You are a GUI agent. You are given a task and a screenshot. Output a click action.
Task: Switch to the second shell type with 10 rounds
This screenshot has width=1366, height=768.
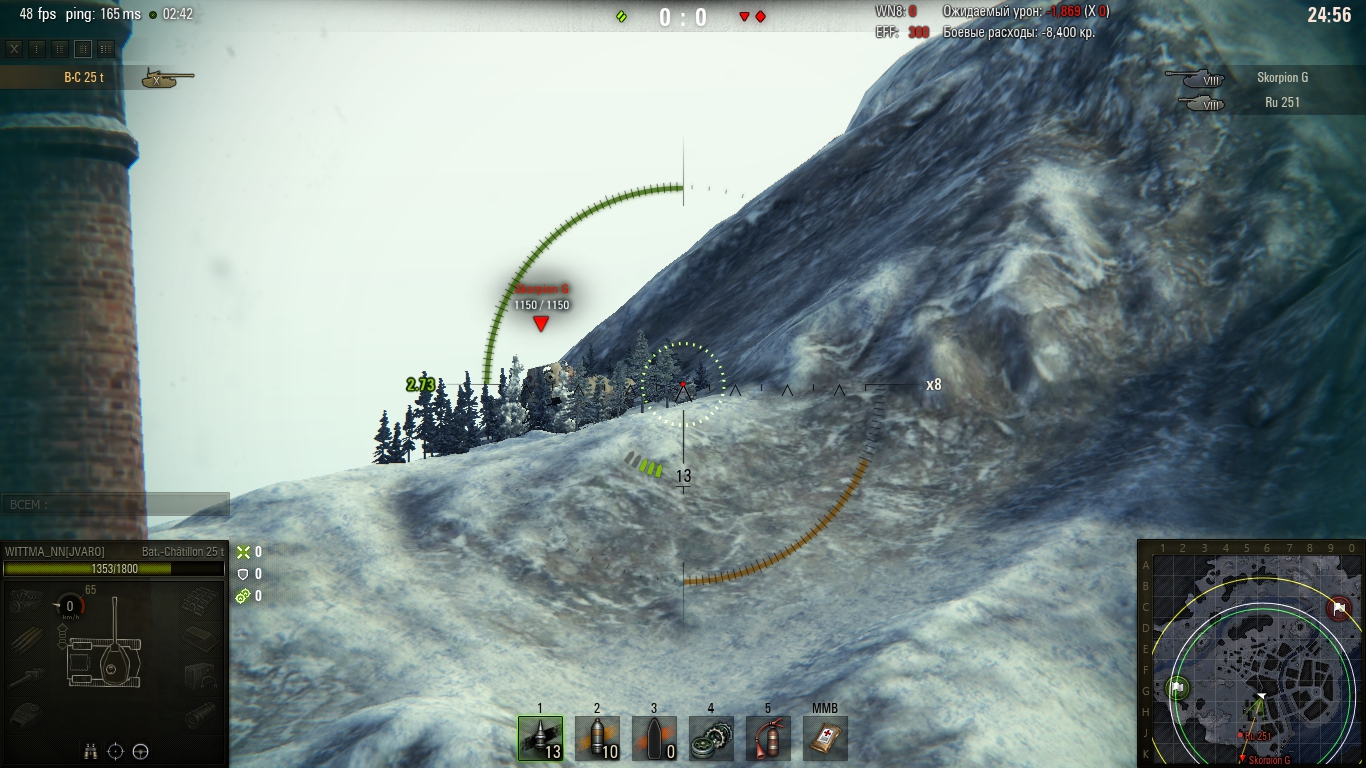click(597, 738)
